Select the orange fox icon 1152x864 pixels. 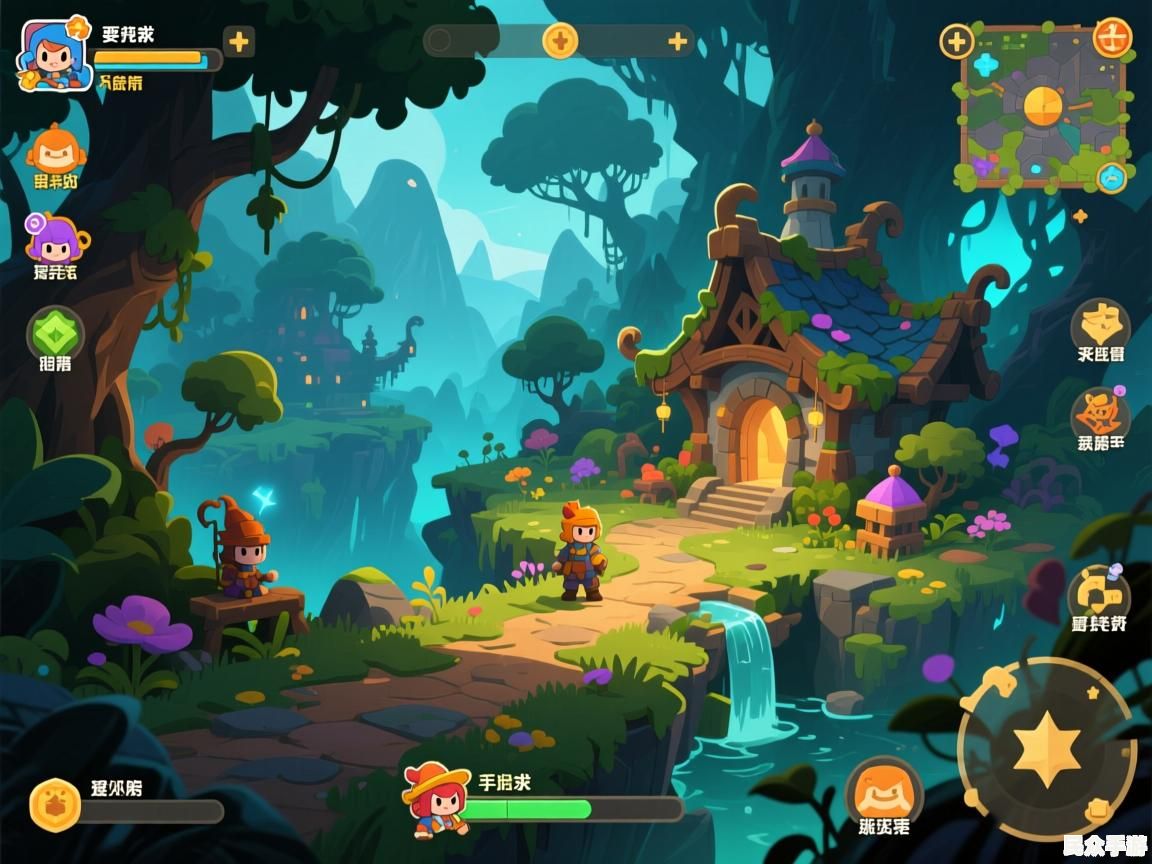coord(1100,413)
